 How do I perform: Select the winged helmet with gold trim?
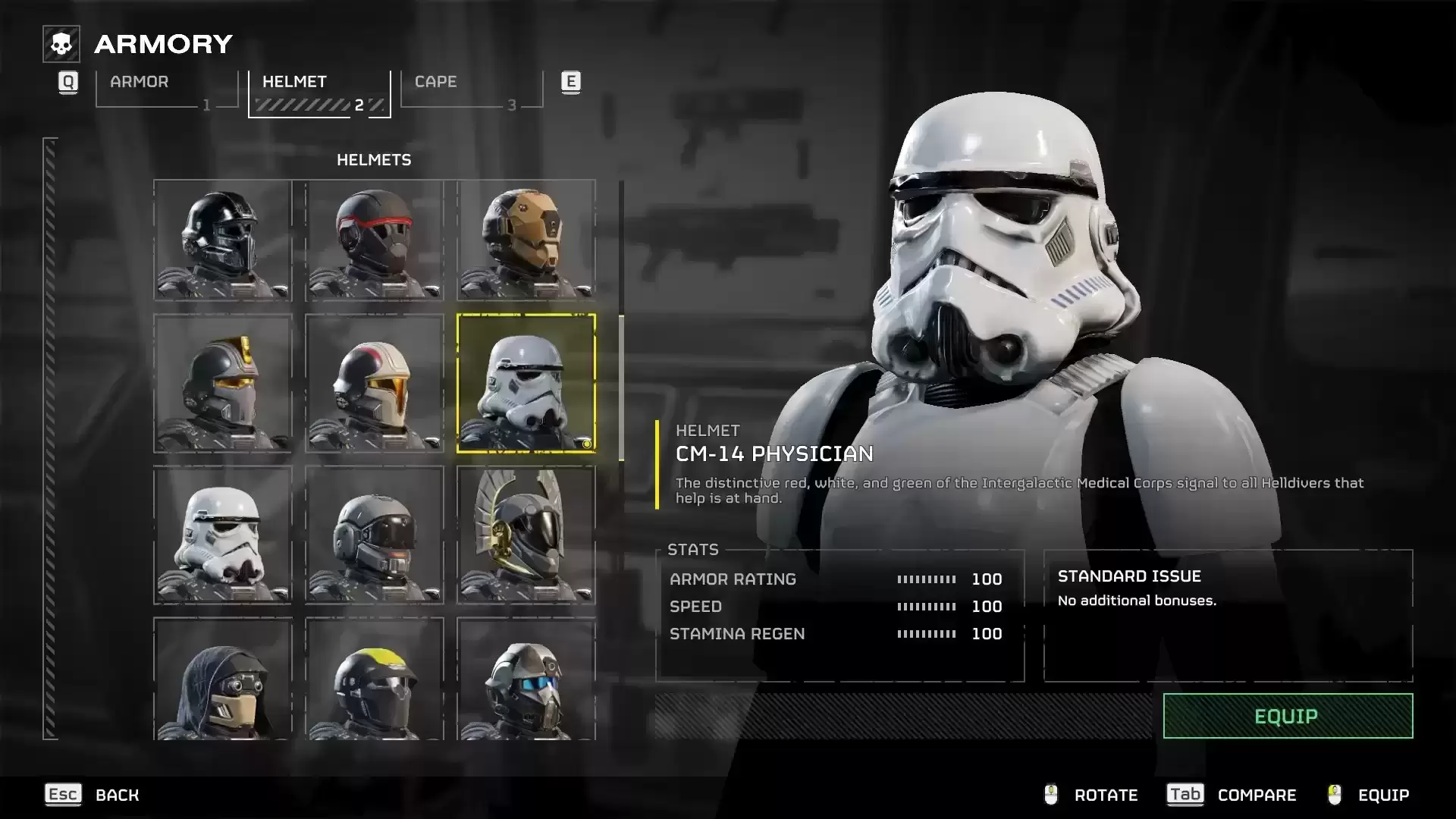(526, 535)
